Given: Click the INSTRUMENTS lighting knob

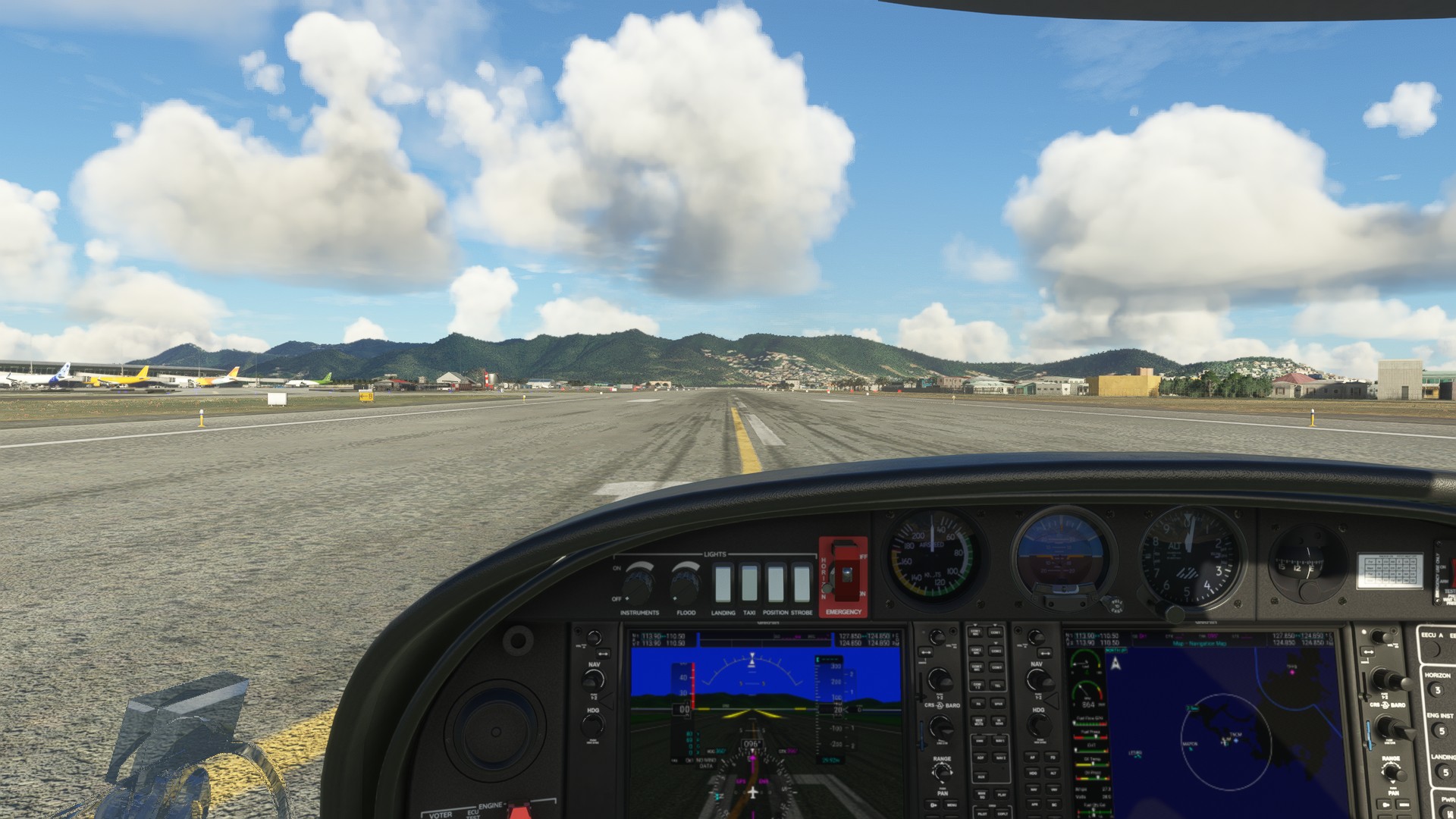Looking at the screenshot, I should (639, 581).
